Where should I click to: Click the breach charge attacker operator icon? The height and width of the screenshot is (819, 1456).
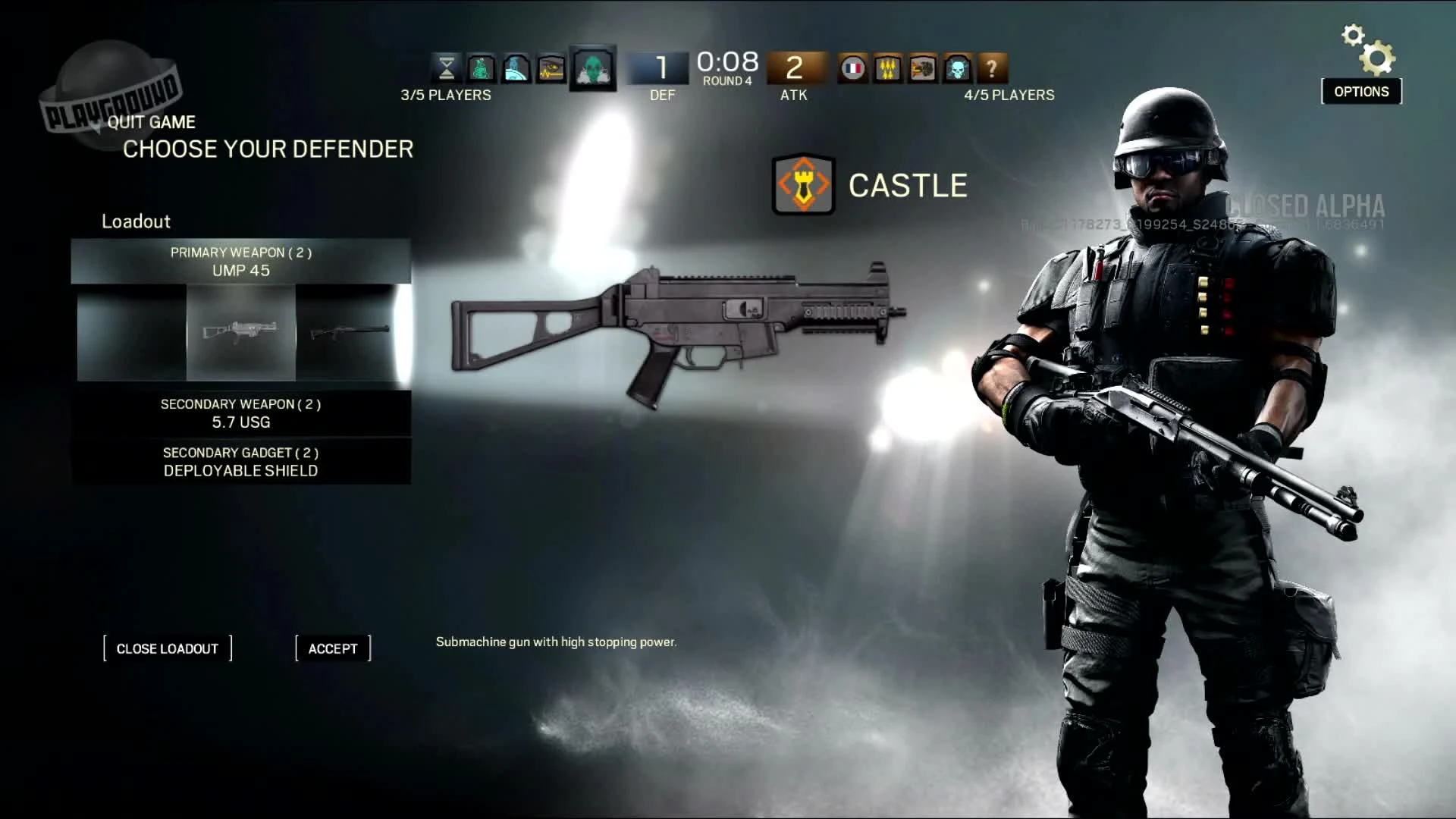tap(922, 68)
